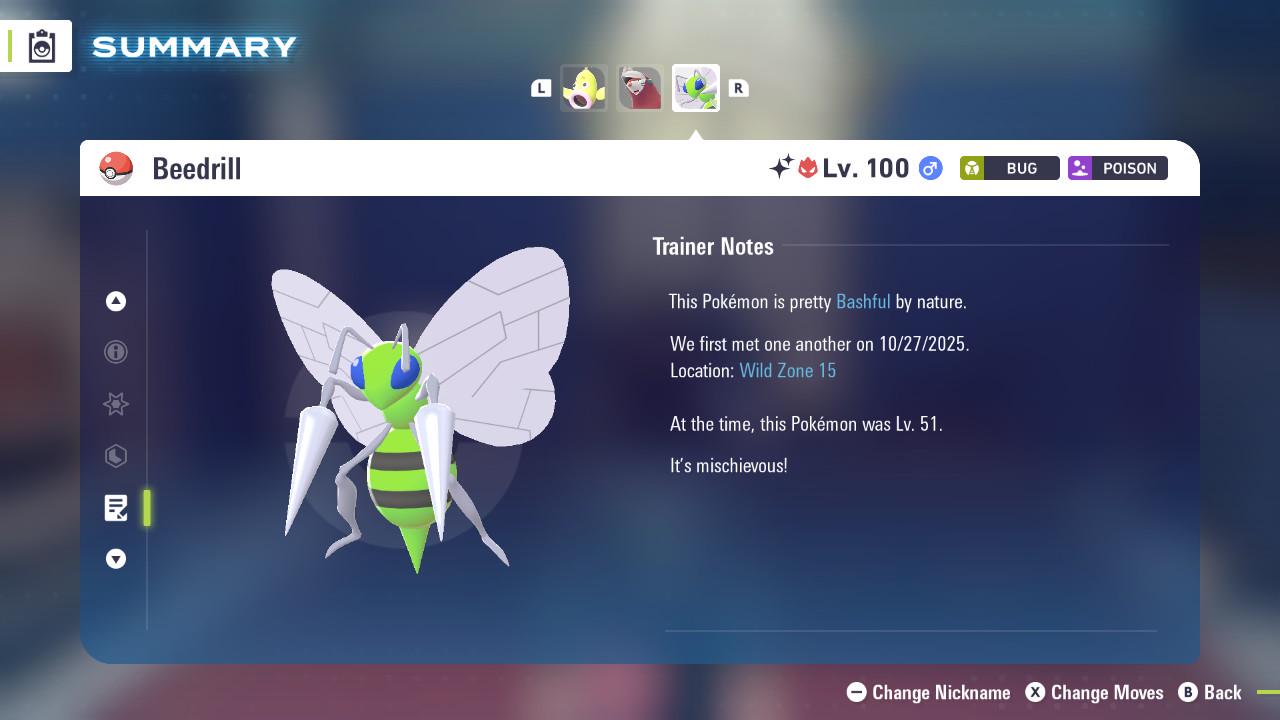This screenshot has width=1280, height=720.
Task: Switch to the Weepinbell party thumbnail
Action: (585, 88)
